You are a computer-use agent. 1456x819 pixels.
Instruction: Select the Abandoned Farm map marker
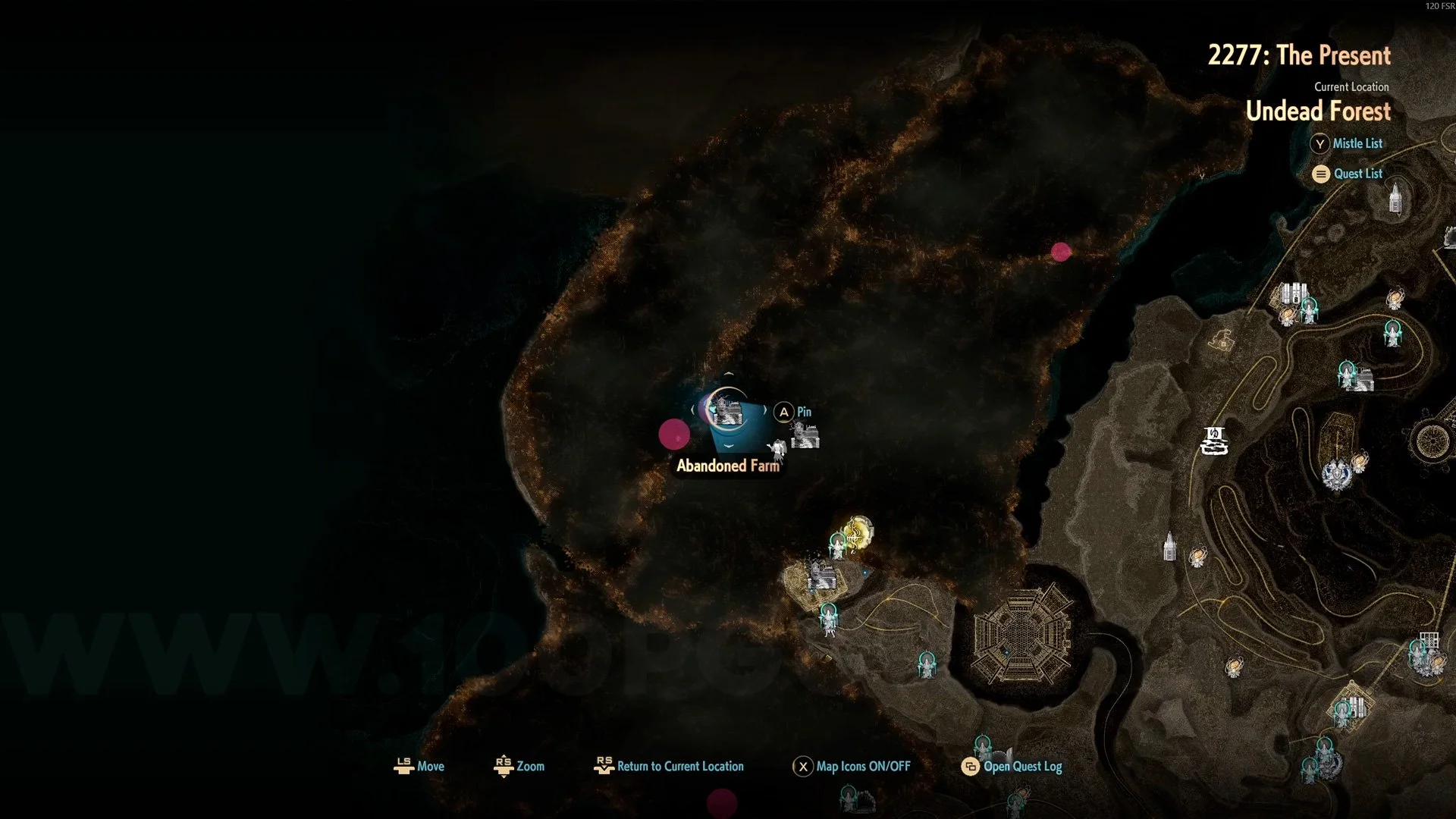click(727, 410)
